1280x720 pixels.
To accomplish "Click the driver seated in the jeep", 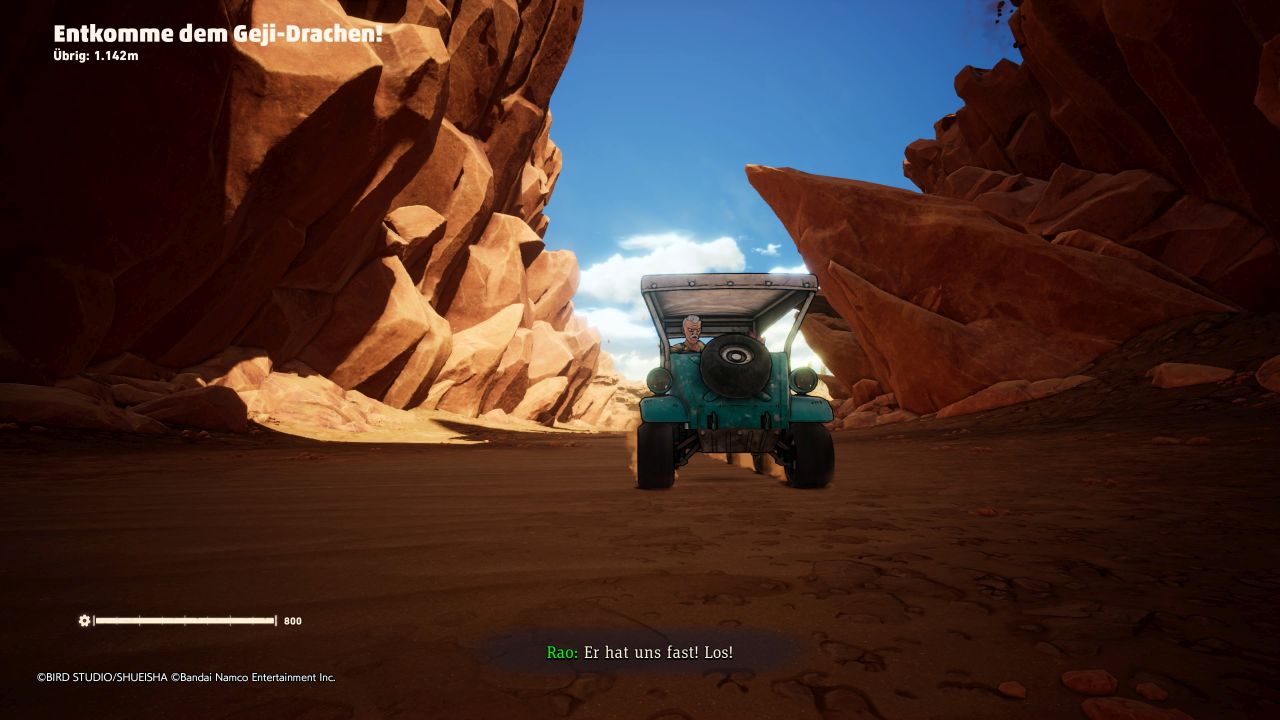I will [x=690, y=335].
